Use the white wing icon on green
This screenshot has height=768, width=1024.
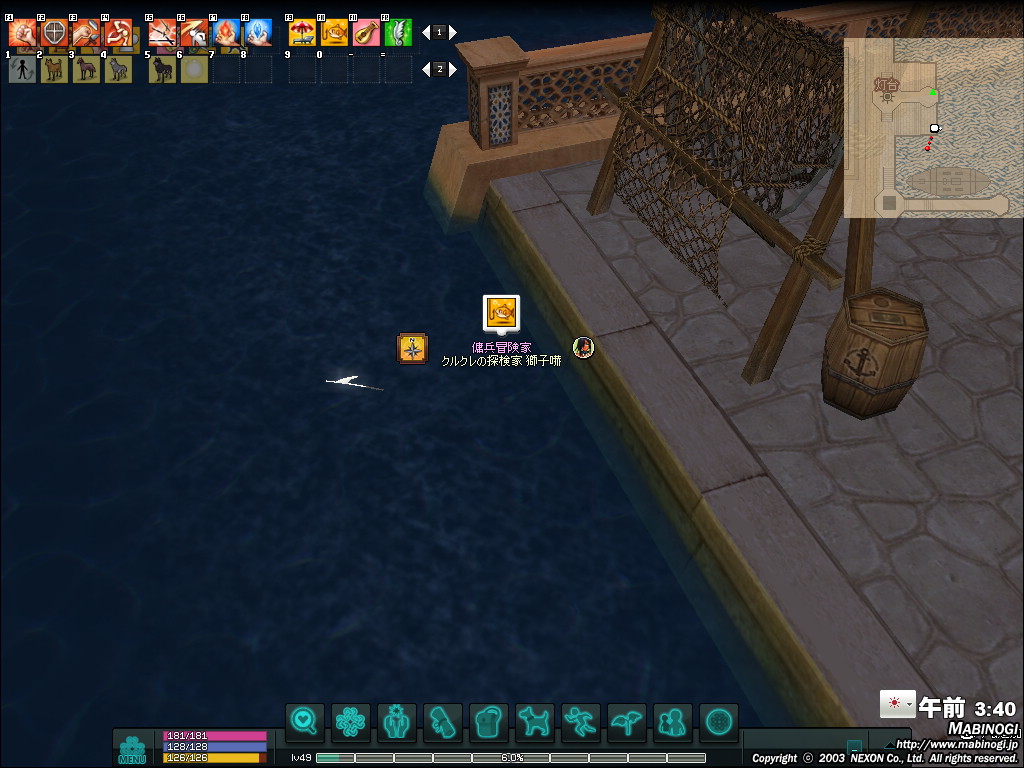[x=398, y=33]
